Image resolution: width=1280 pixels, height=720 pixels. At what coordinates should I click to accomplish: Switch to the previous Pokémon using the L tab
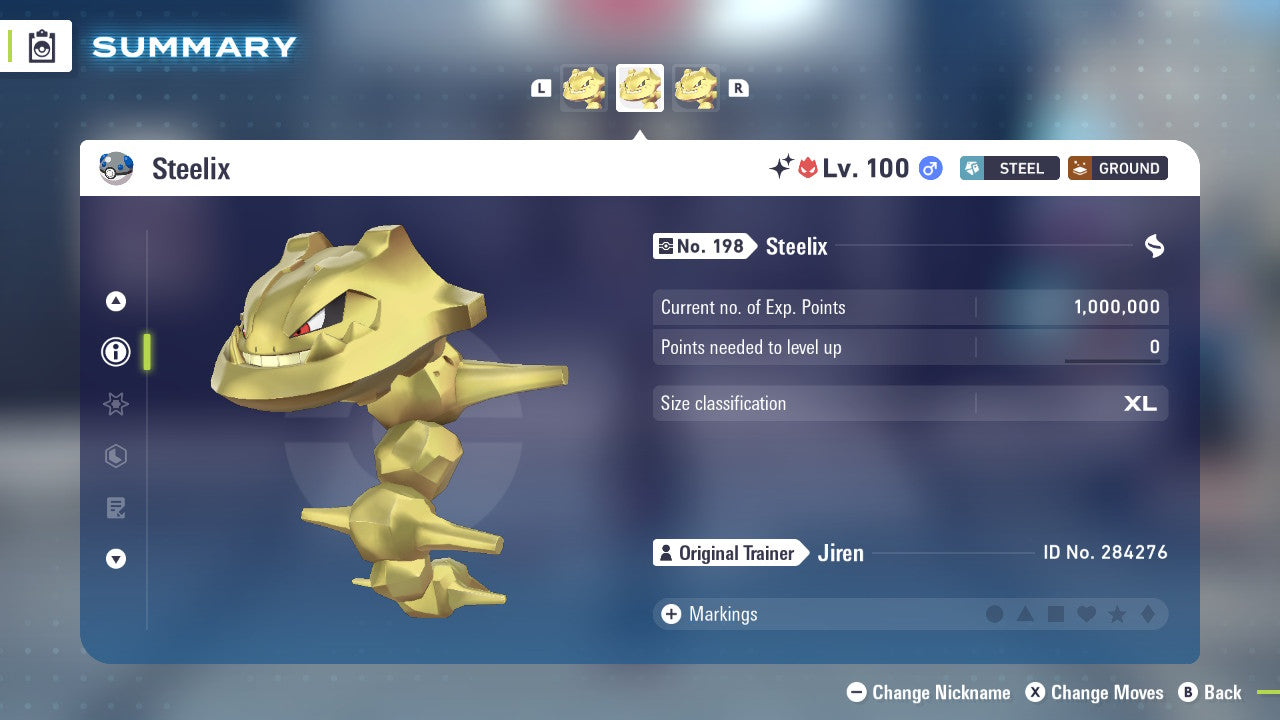[x=541, y=87]
